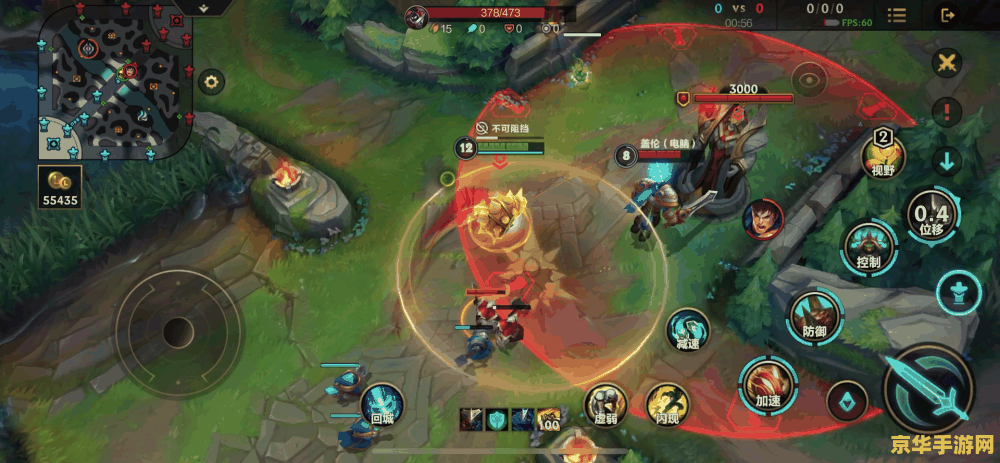
Task: Select the blue down-arrow ping button
Action: pyautogui.click(x=946, y=159)
